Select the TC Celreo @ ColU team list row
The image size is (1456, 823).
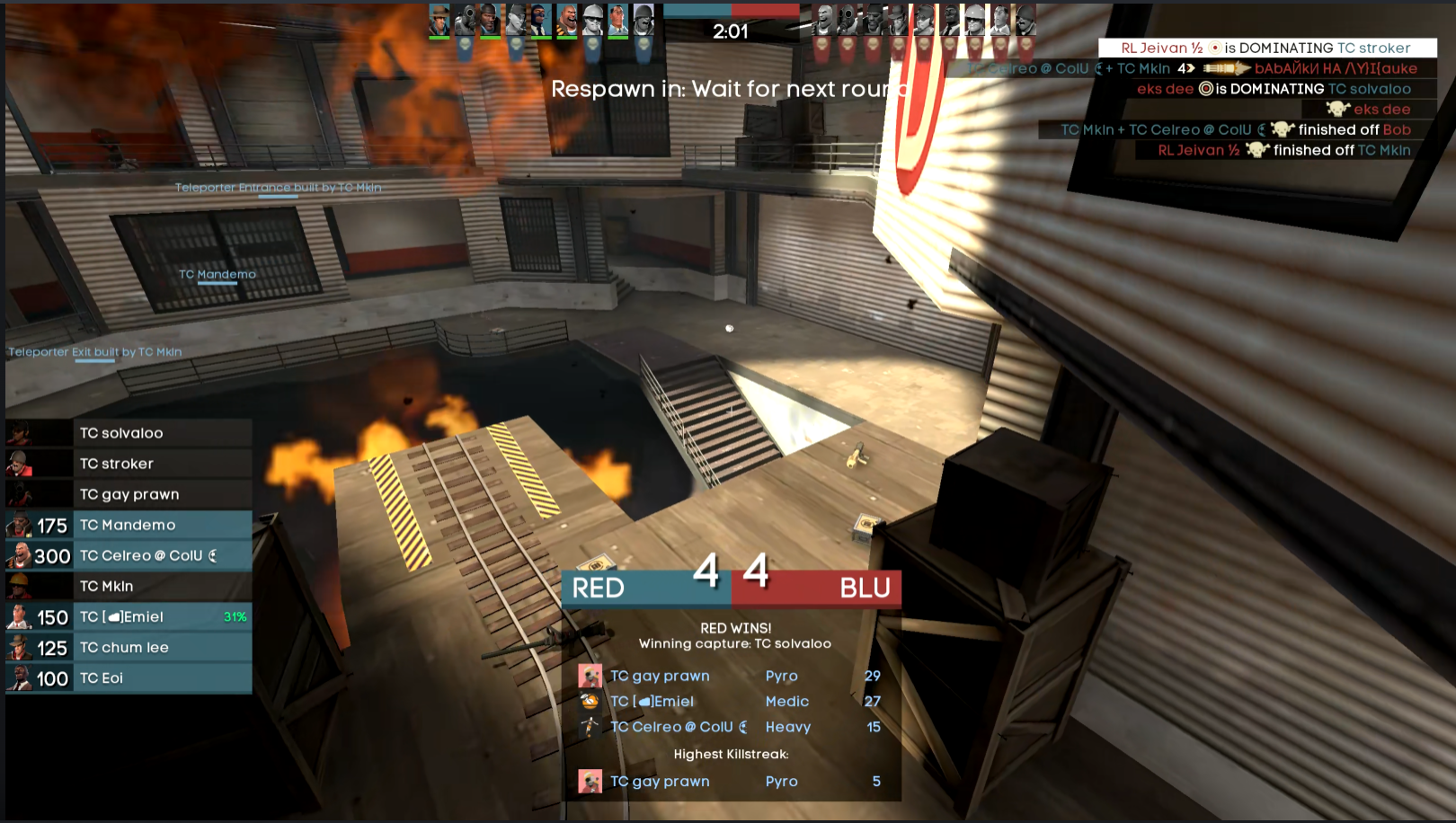pyautogui.click(x=129, y=555)
